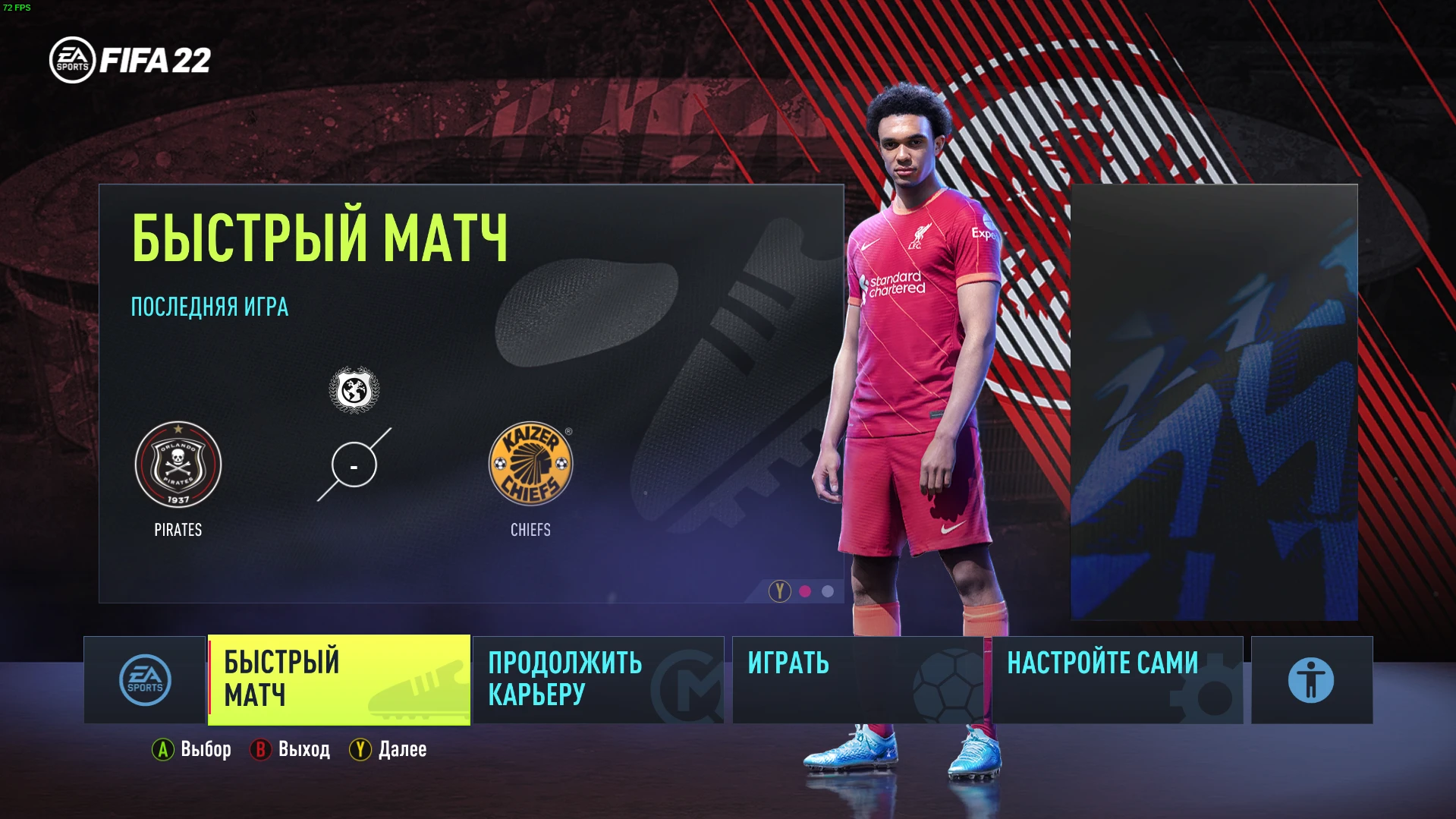Open the accessibility settings icon
The width and height of the screenshot is (1456, 819).
(x=1311, y=679)
